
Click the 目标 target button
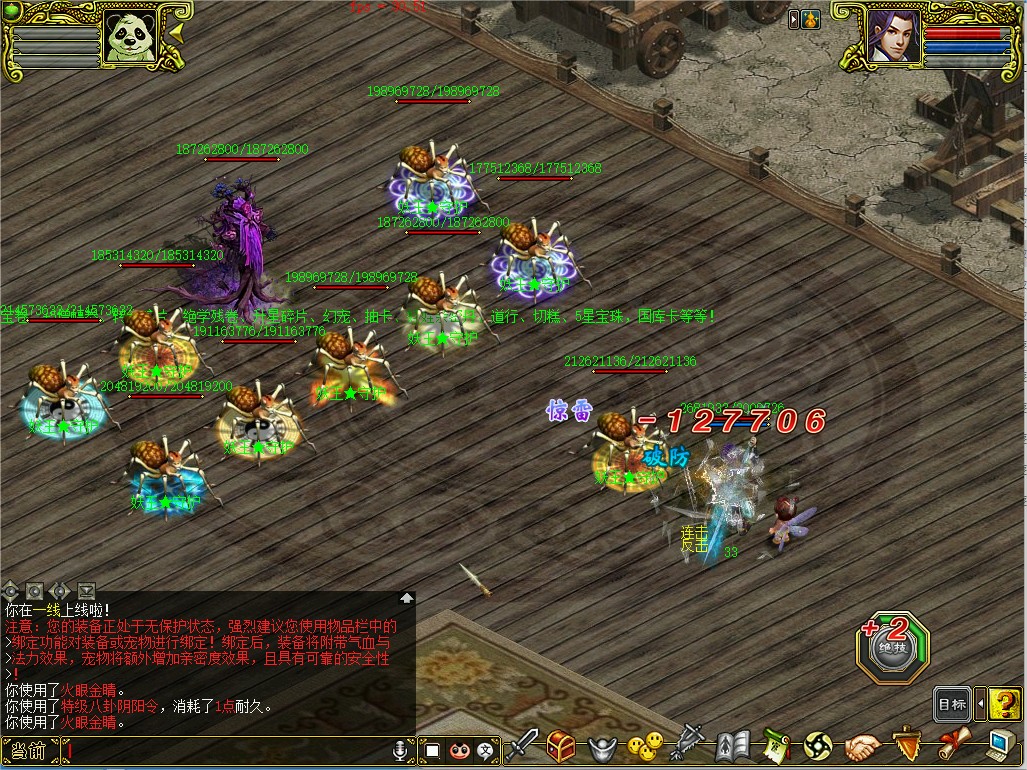[x=952, y=704]
